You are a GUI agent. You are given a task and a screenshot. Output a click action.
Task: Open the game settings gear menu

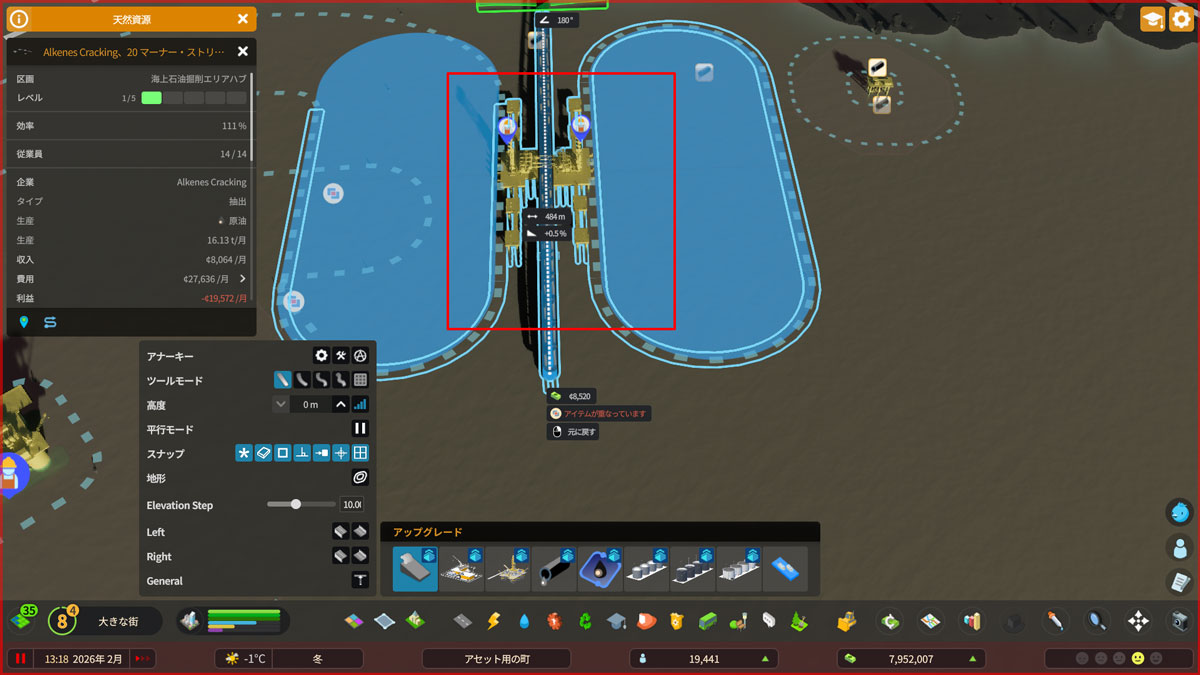(x=1181, y=19)
